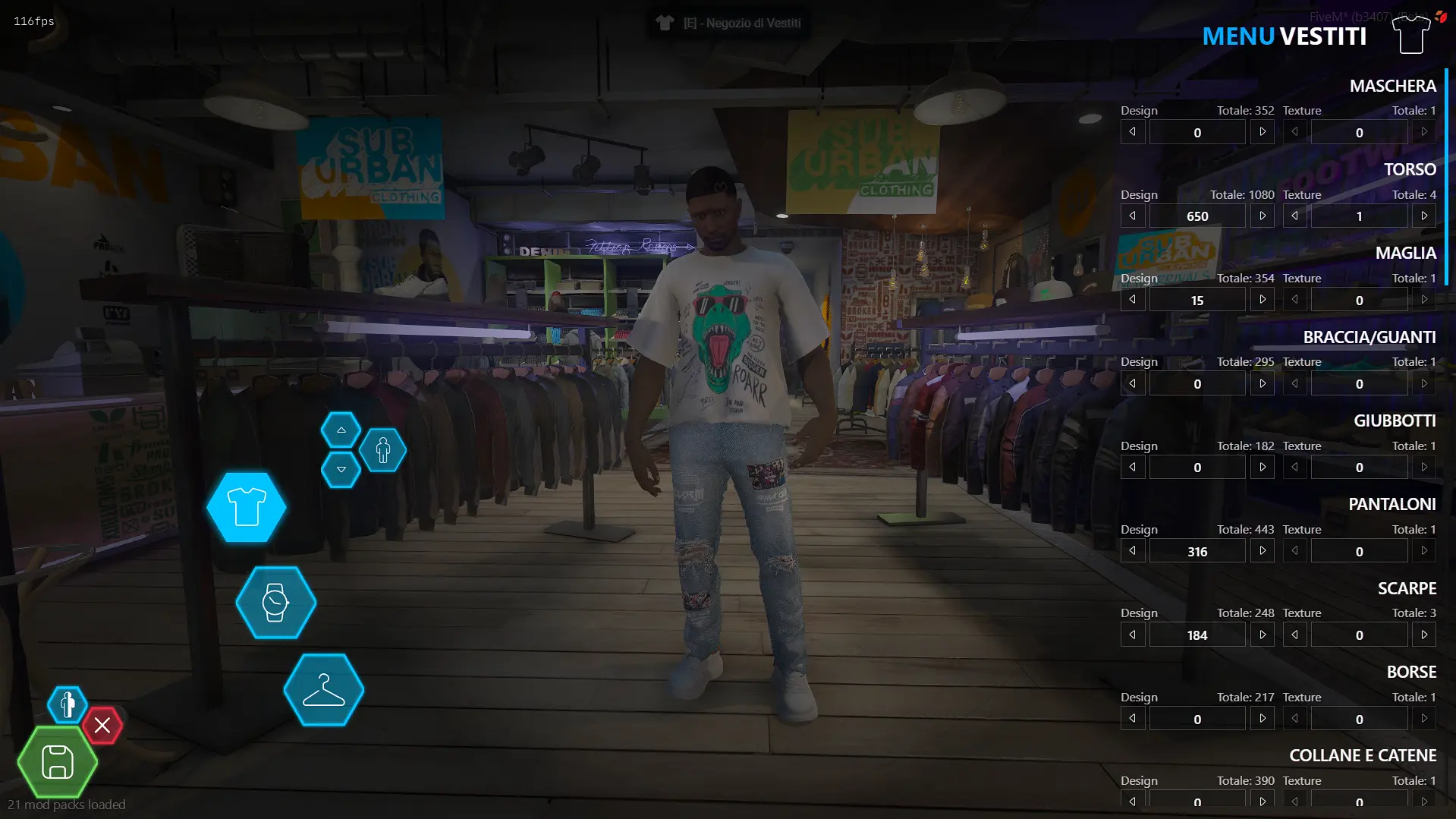Click the hanger outfits hexagon icon

point(322,690)
